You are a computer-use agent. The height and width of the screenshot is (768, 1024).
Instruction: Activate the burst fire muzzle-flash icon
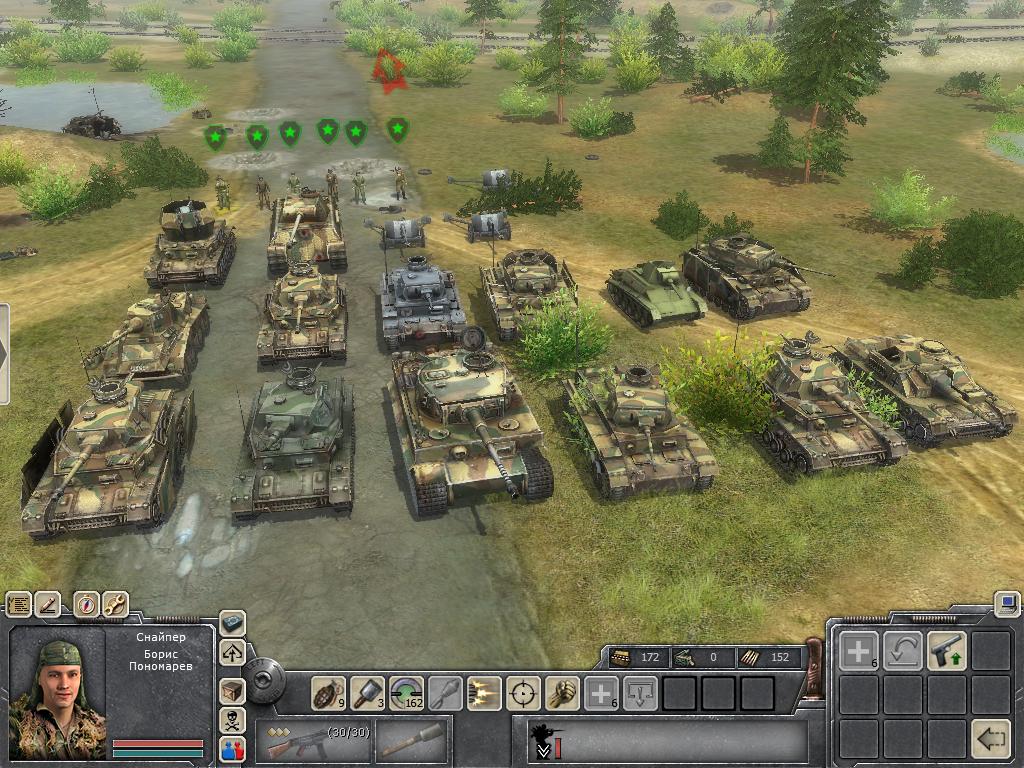click(484, 692)
